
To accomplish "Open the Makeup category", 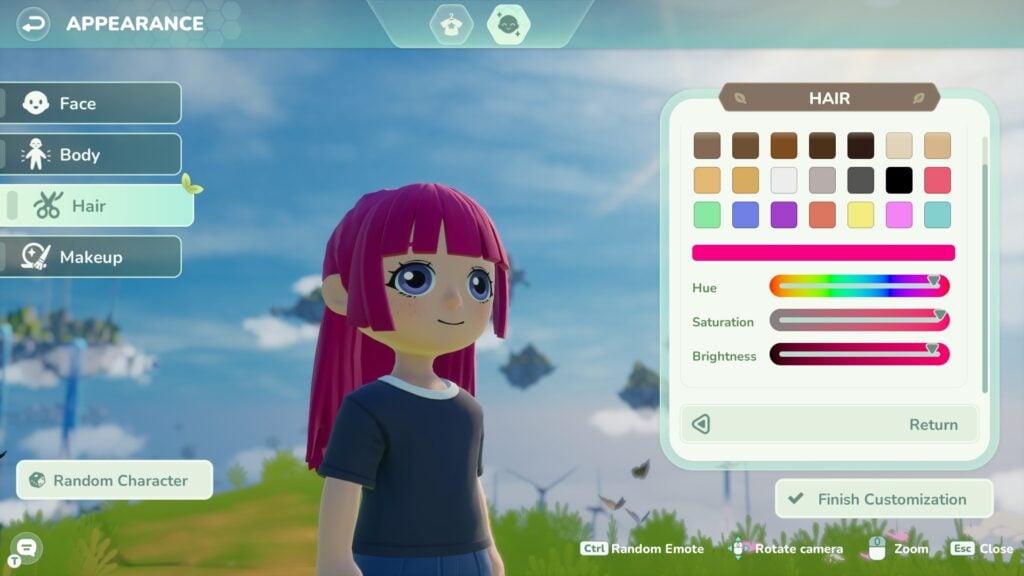I will (x=92, y=257).
